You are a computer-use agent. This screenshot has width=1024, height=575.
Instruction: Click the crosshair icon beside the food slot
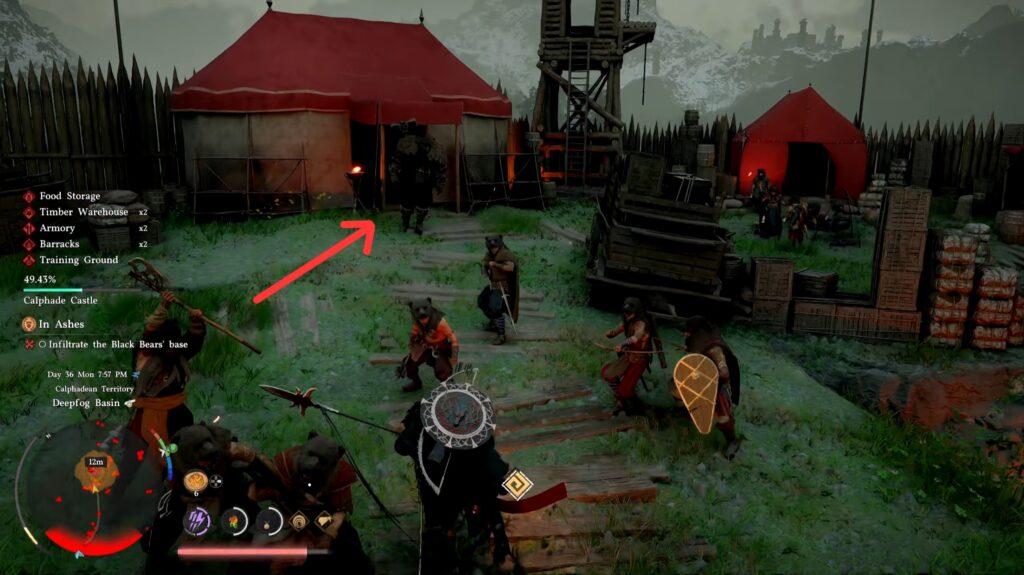216,481
